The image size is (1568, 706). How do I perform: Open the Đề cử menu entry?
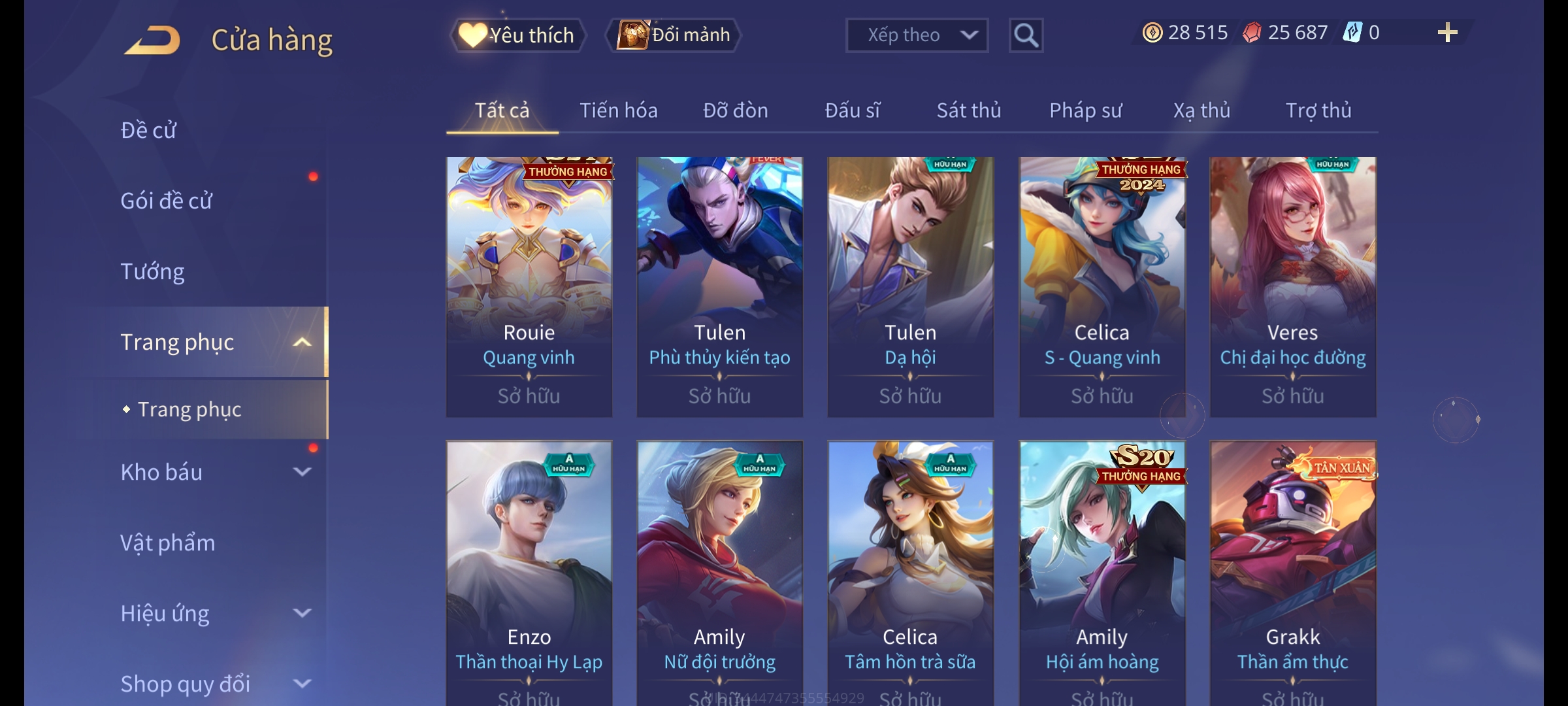click(x=148, y=130)
